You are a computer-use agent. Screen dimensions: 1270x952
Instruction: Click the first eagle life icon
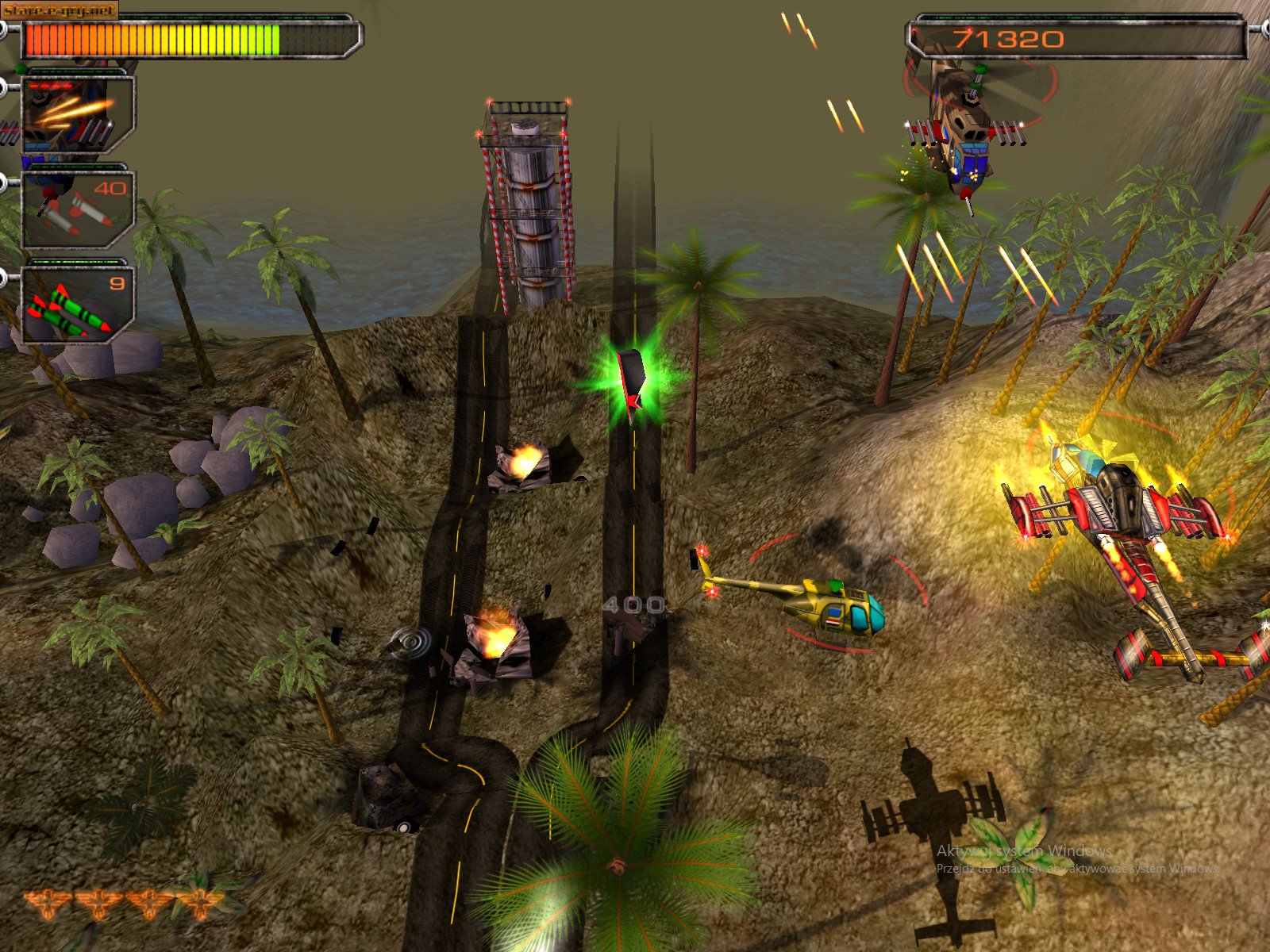(48, 900)
